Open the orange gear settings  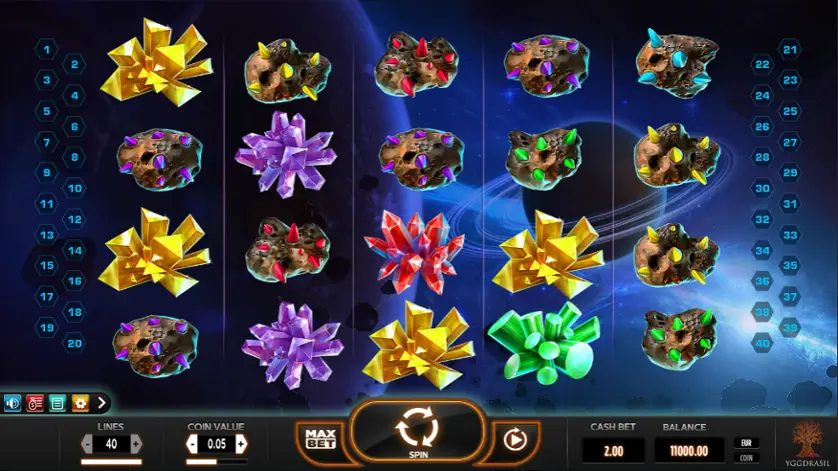pyautogui.click(x=79, y=404)
